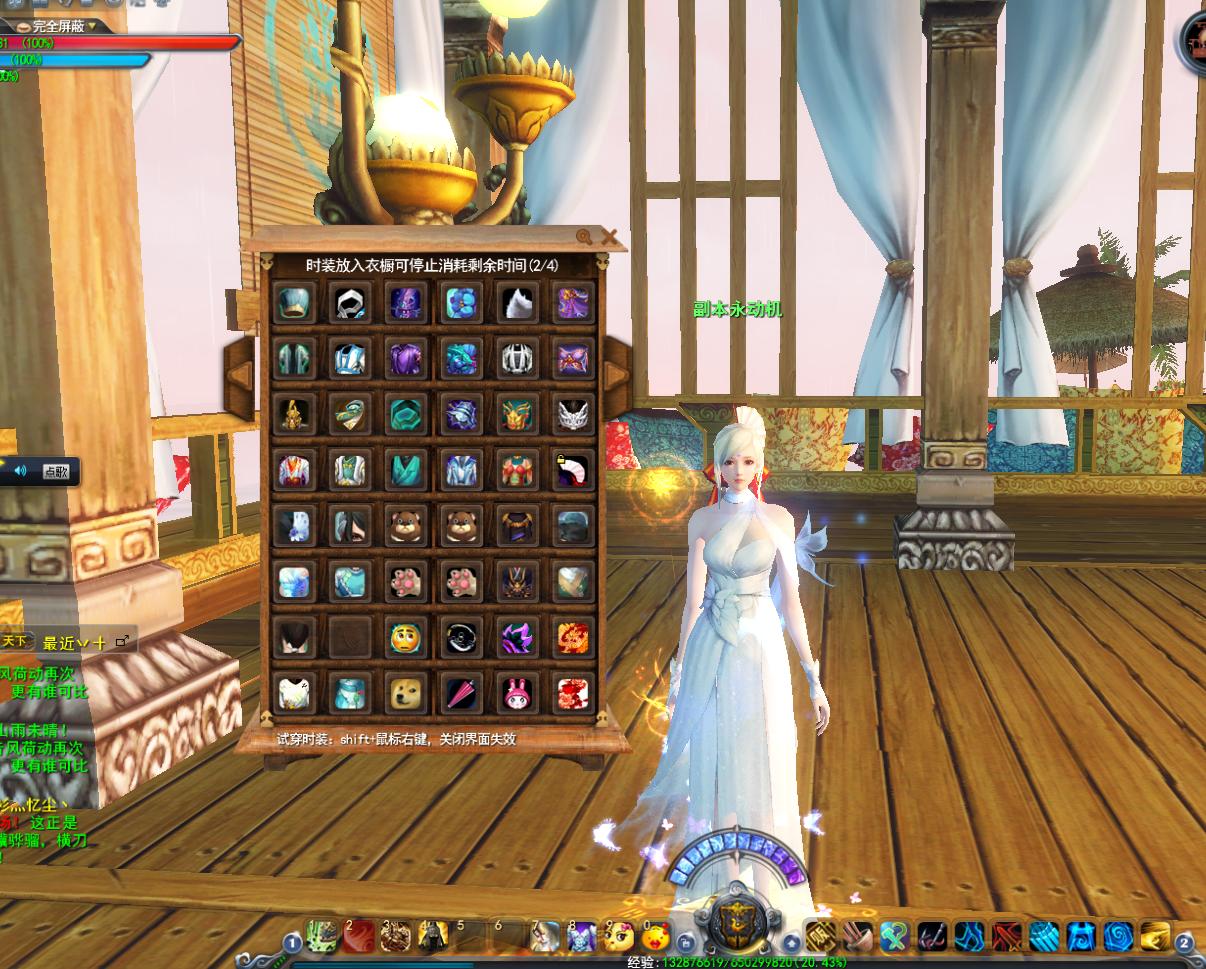Select the pink umbrella fashion item
1206x969 pixels.
(461, 692)
